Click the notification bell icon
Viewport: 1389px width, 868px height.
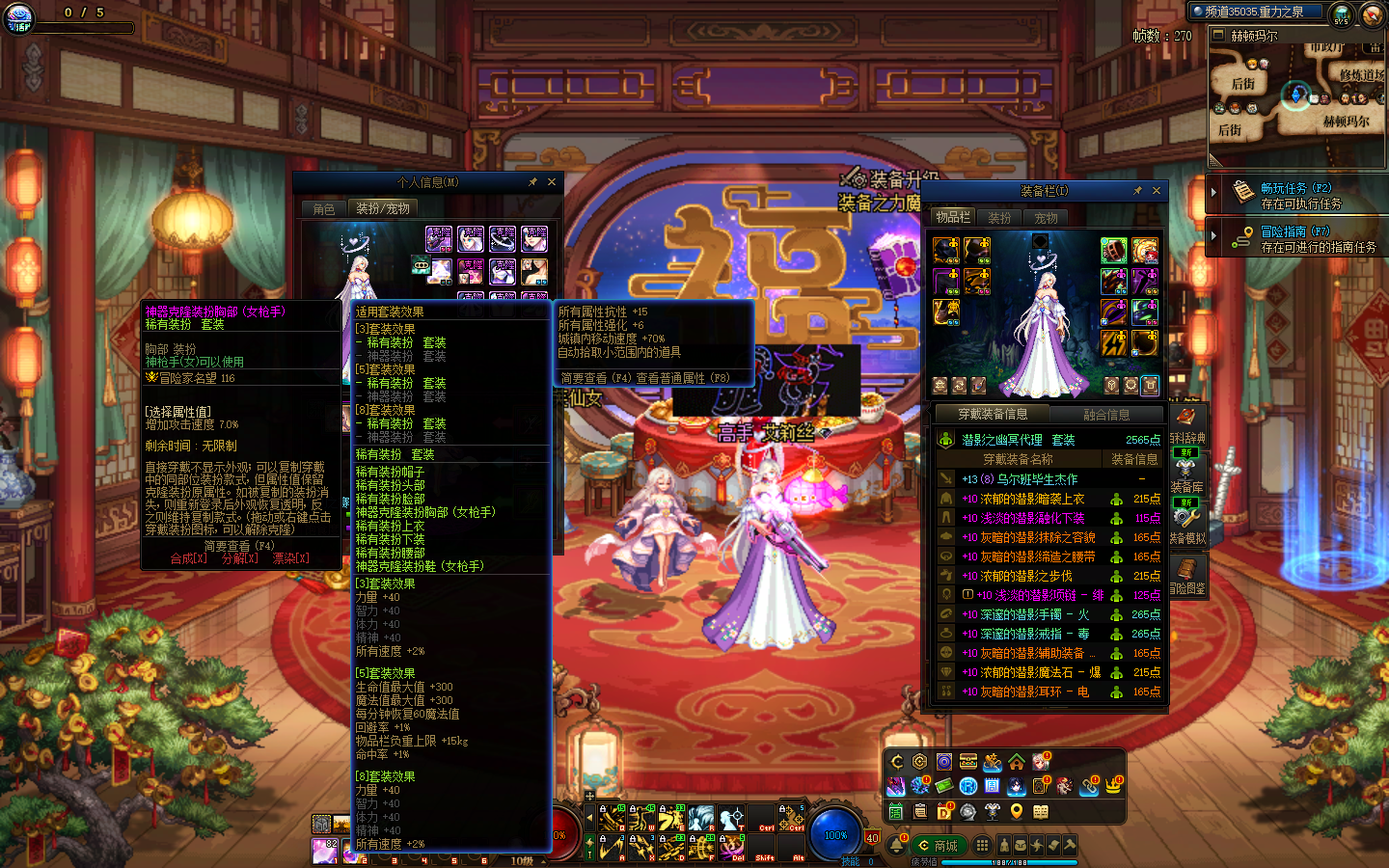(896, 846)
